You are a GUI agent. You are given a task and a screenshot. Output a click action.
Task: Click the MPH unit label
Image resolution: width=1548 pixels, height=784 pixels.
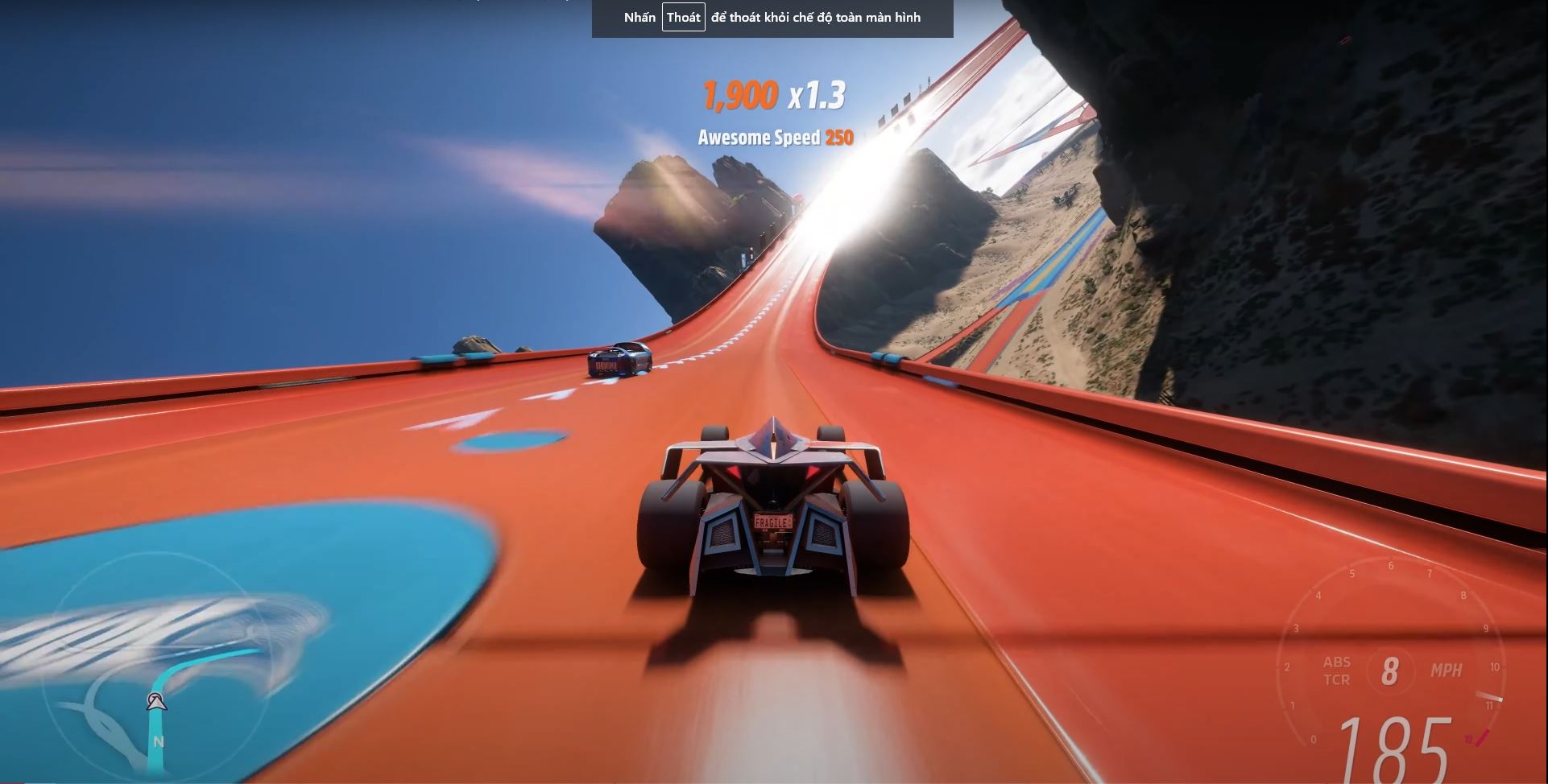(1447, 671)
